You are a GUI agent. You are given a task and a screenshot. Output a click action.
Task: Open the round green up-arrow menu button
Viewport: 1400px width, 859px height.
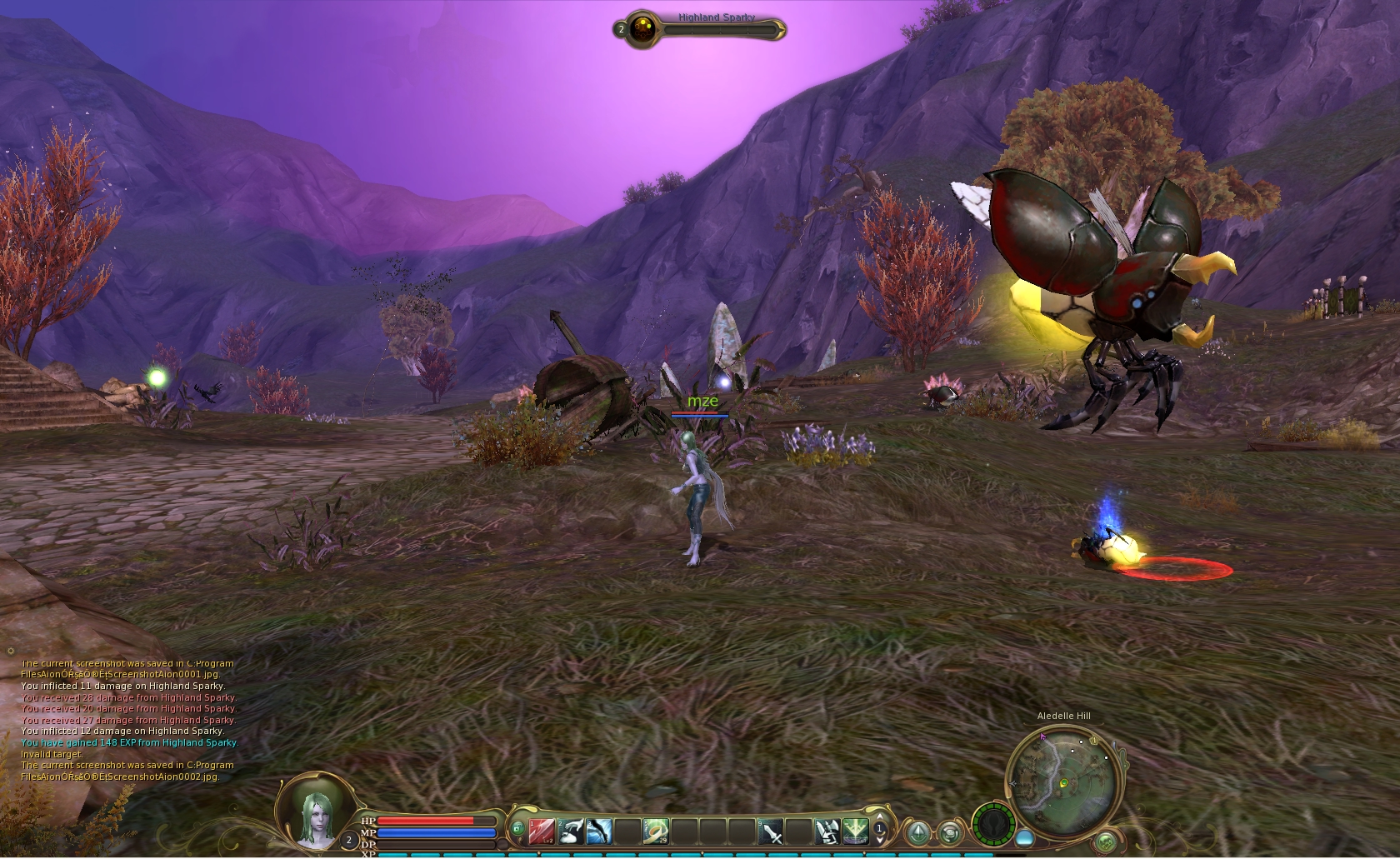[x=919, y=832]
